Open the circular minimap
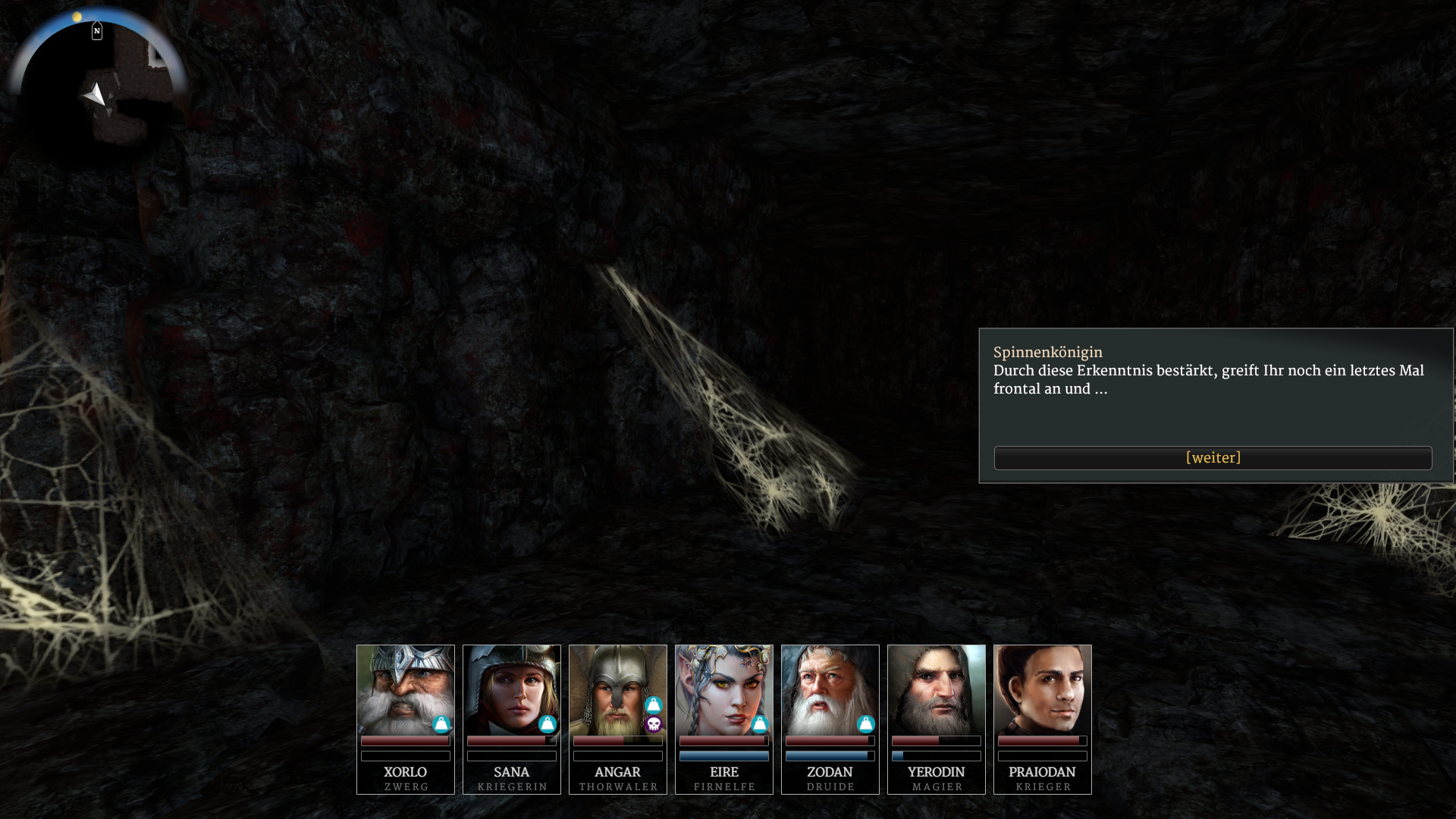The height and width of the screenshot is (819, 1456). point(99,87)
